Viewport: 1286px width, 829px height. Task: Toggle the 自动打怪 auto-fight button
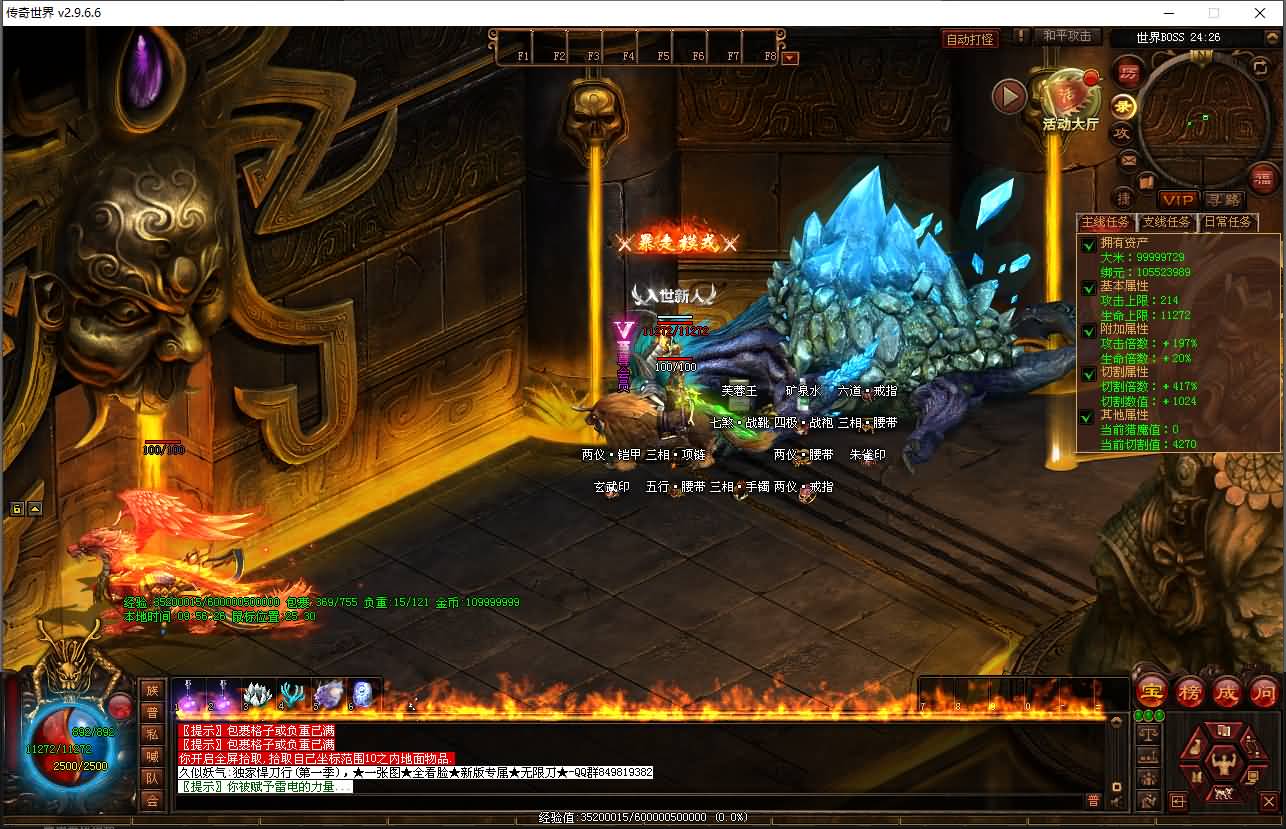point(970,39)
